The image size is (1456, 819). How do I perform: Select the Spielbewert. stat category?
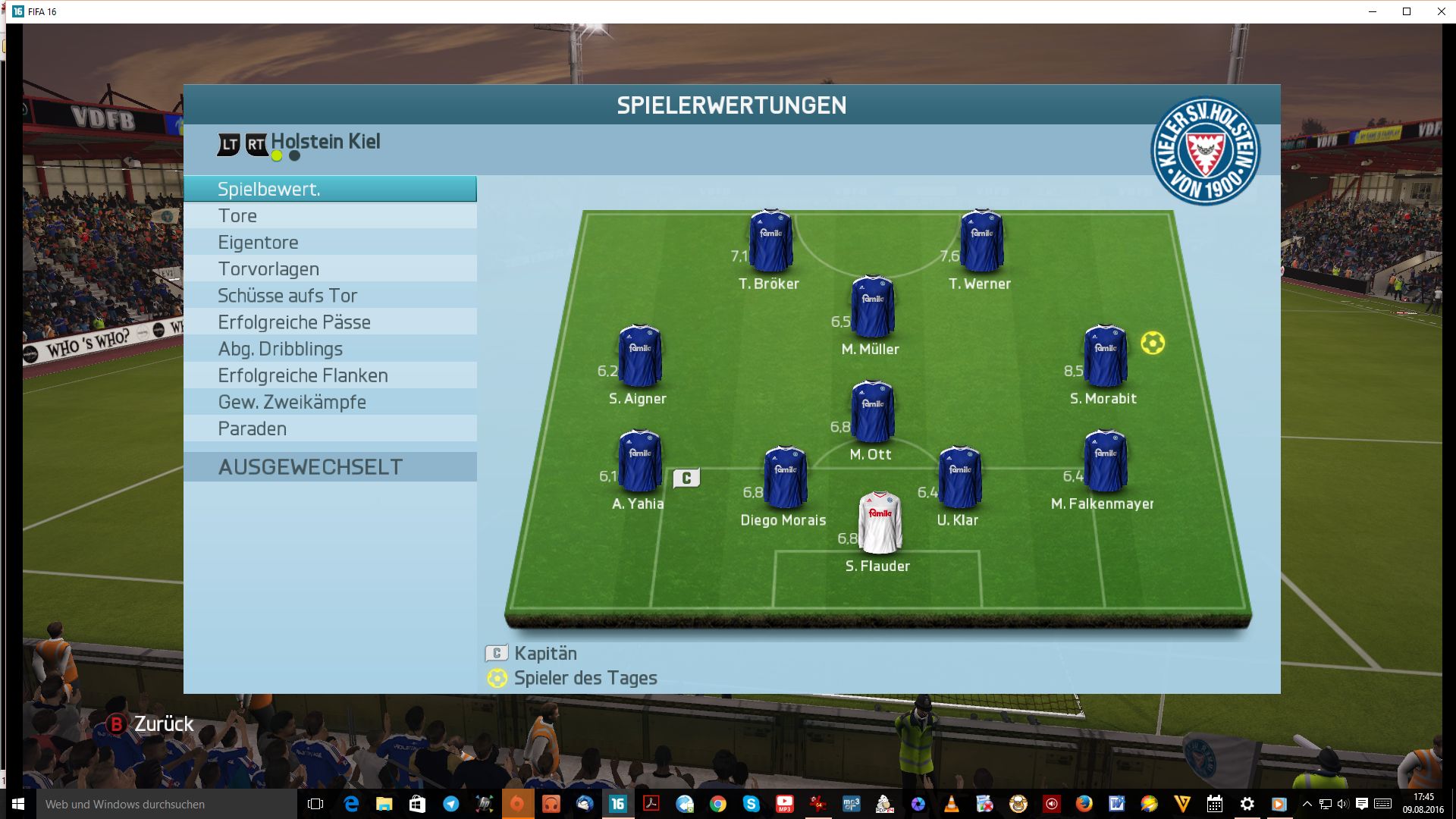pyautogui.click(x=330, y=189)
